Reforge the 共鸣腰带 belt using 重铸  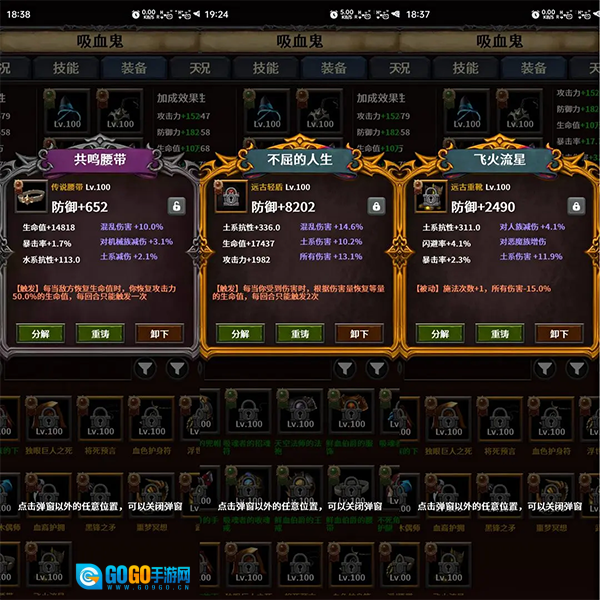pyautogui.click(x=100, y=334)
